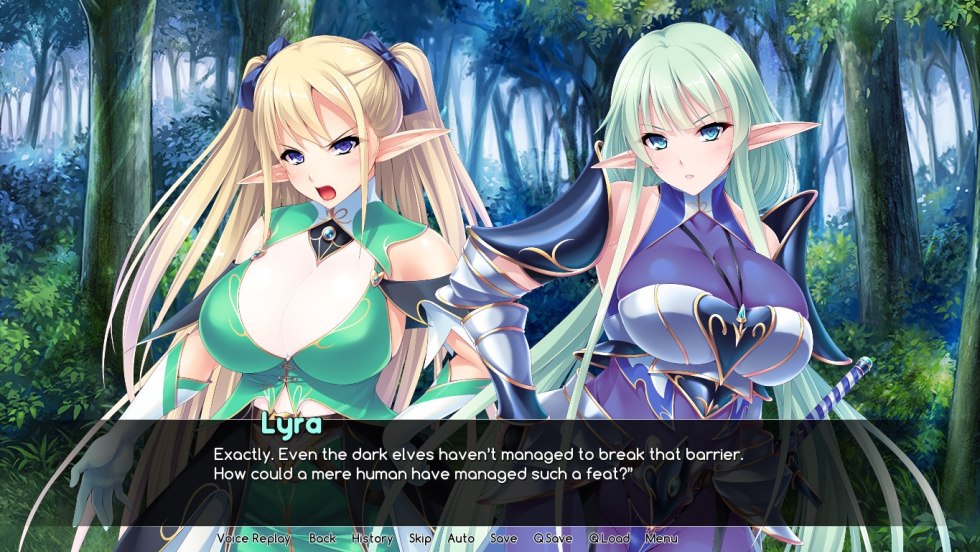Quick load using Q.Load

(x=608, y=538)
